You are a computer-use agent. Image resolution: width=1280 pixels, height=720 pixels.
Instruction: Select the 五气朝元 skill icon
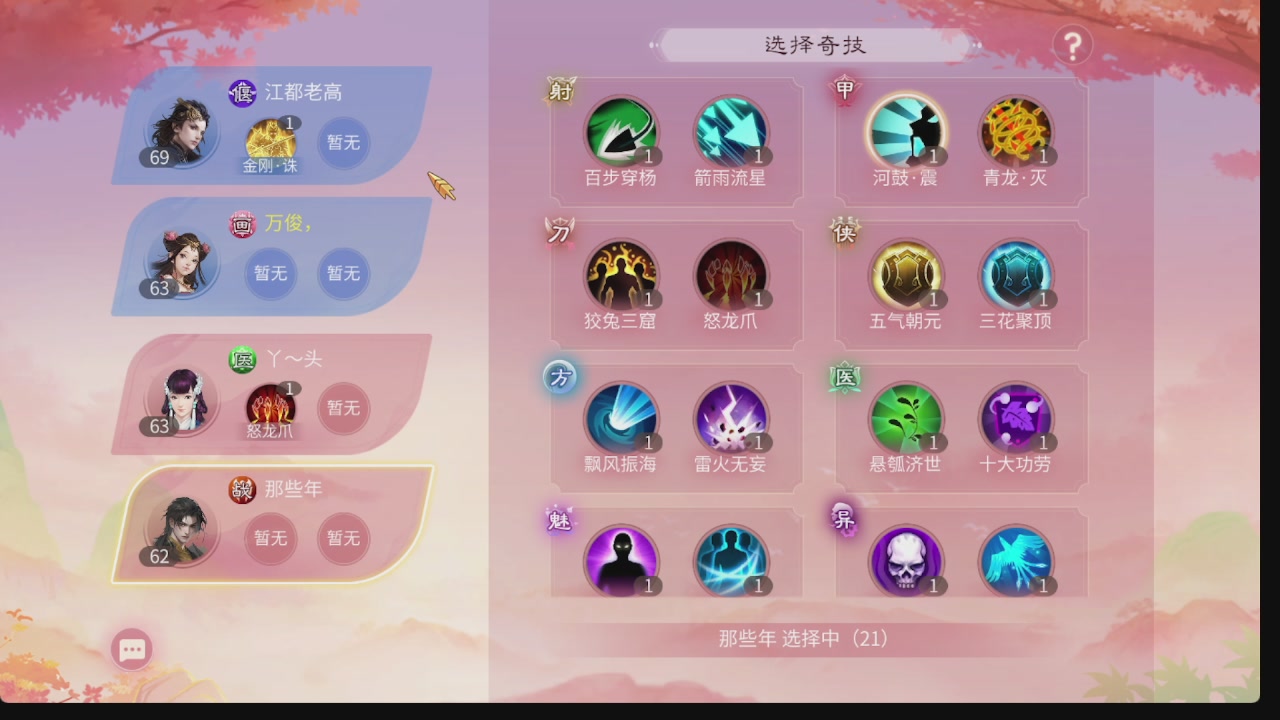tap(906, 275)
